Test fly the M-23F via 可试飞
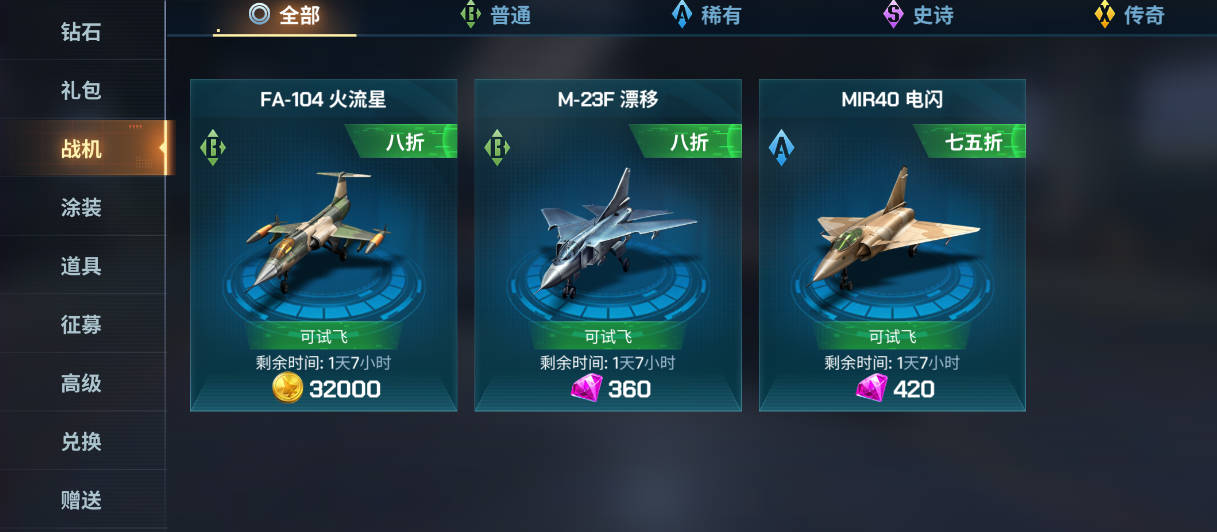The height and width of the screenshot is (532, 1217). [607, 337]
